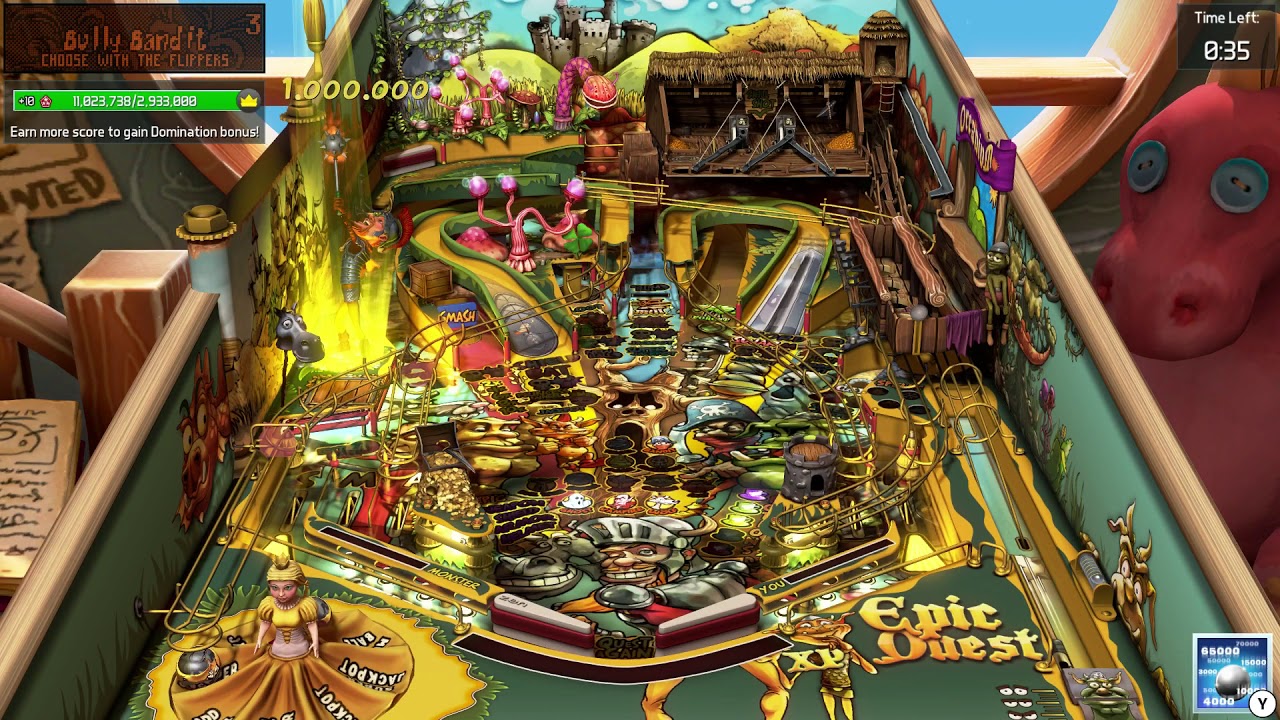Toggle the +10 badge on the green bar
Viewport: 1280px width, 720px height.
click(x=26, y=100)
